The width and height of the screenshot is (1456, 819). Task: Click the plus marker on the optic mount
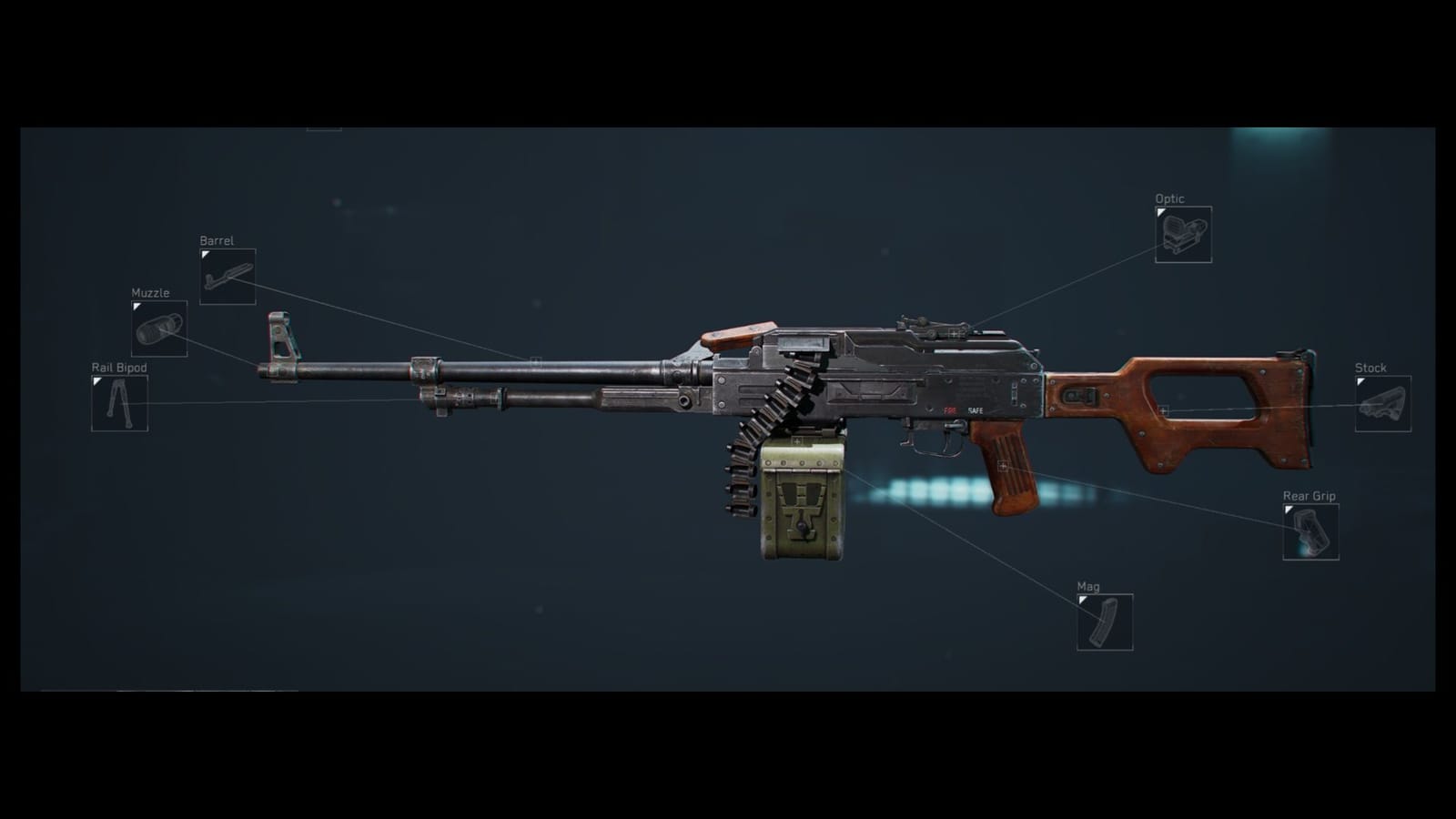tap(954, 333)
